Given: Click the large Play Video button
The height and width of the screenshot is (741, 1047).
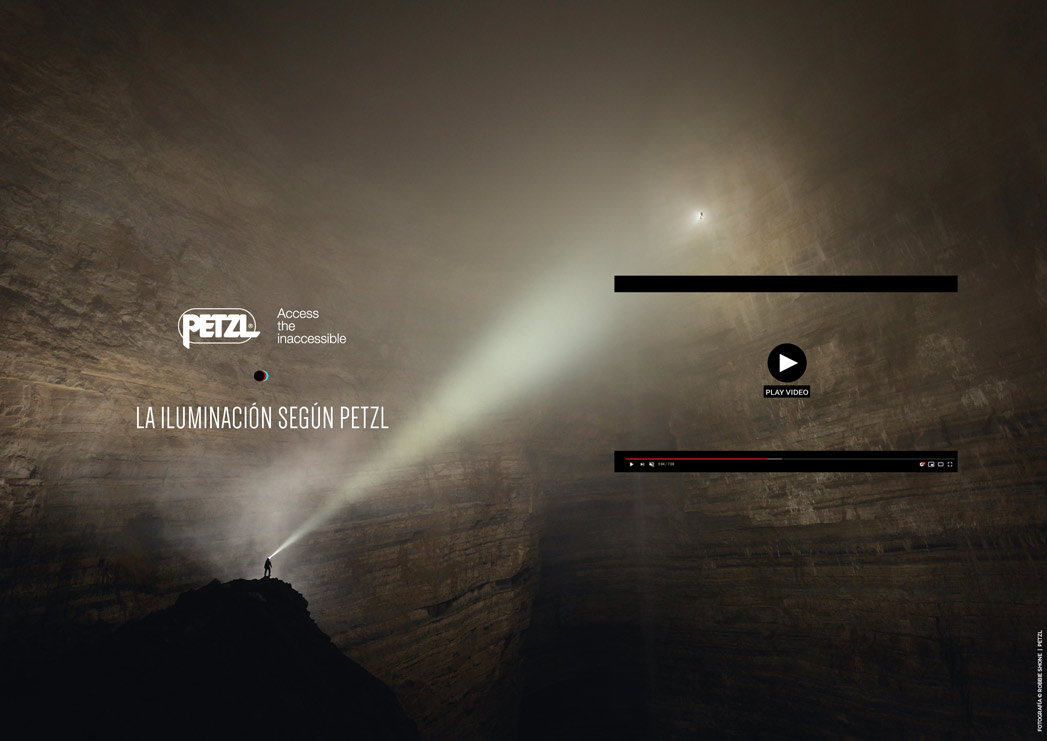Looking at the screenshot, I should tap(787, 363).
